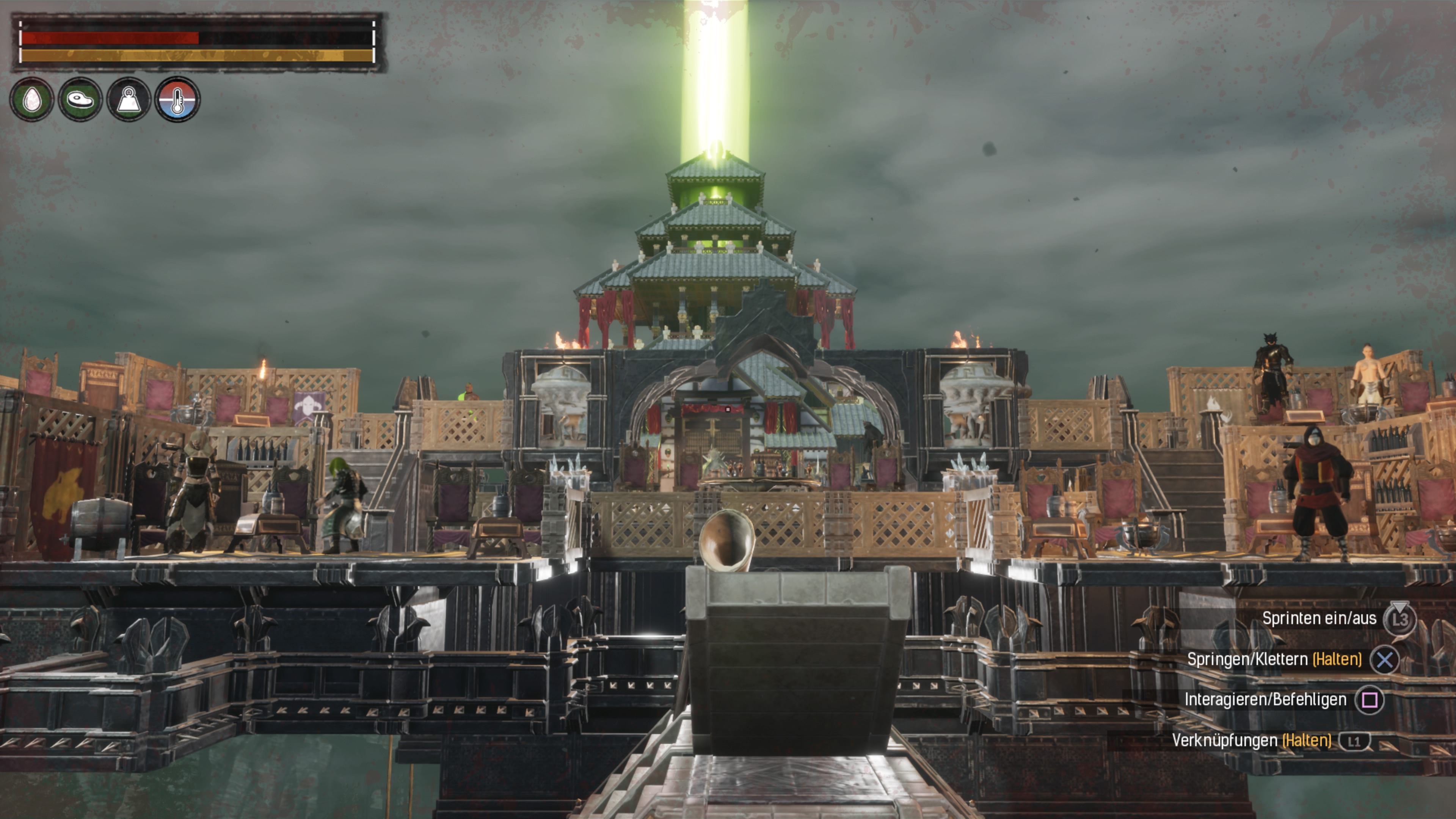The height and width of the screenshot is (819, 1456).
Task: Open the thermometer temperature icon
Action: click(x=177, y=99)
